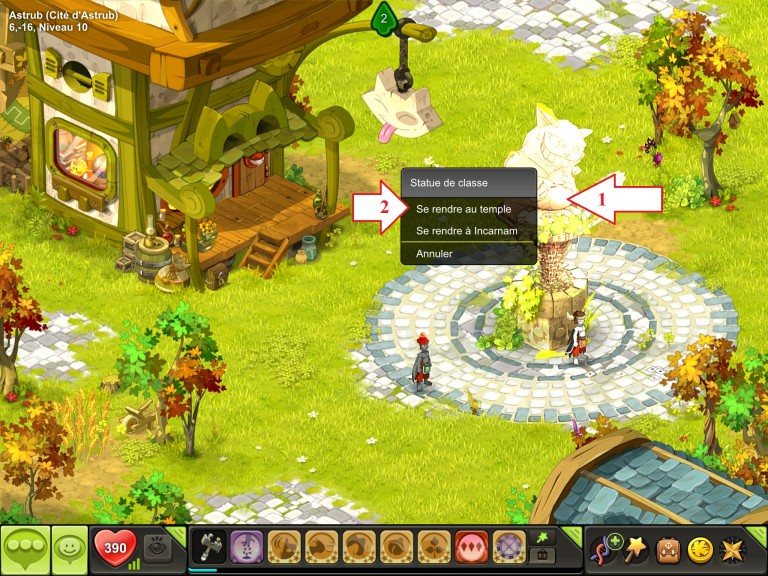Open the gold coin market icon
Viewport: 768px width, 576px height.
700,549
